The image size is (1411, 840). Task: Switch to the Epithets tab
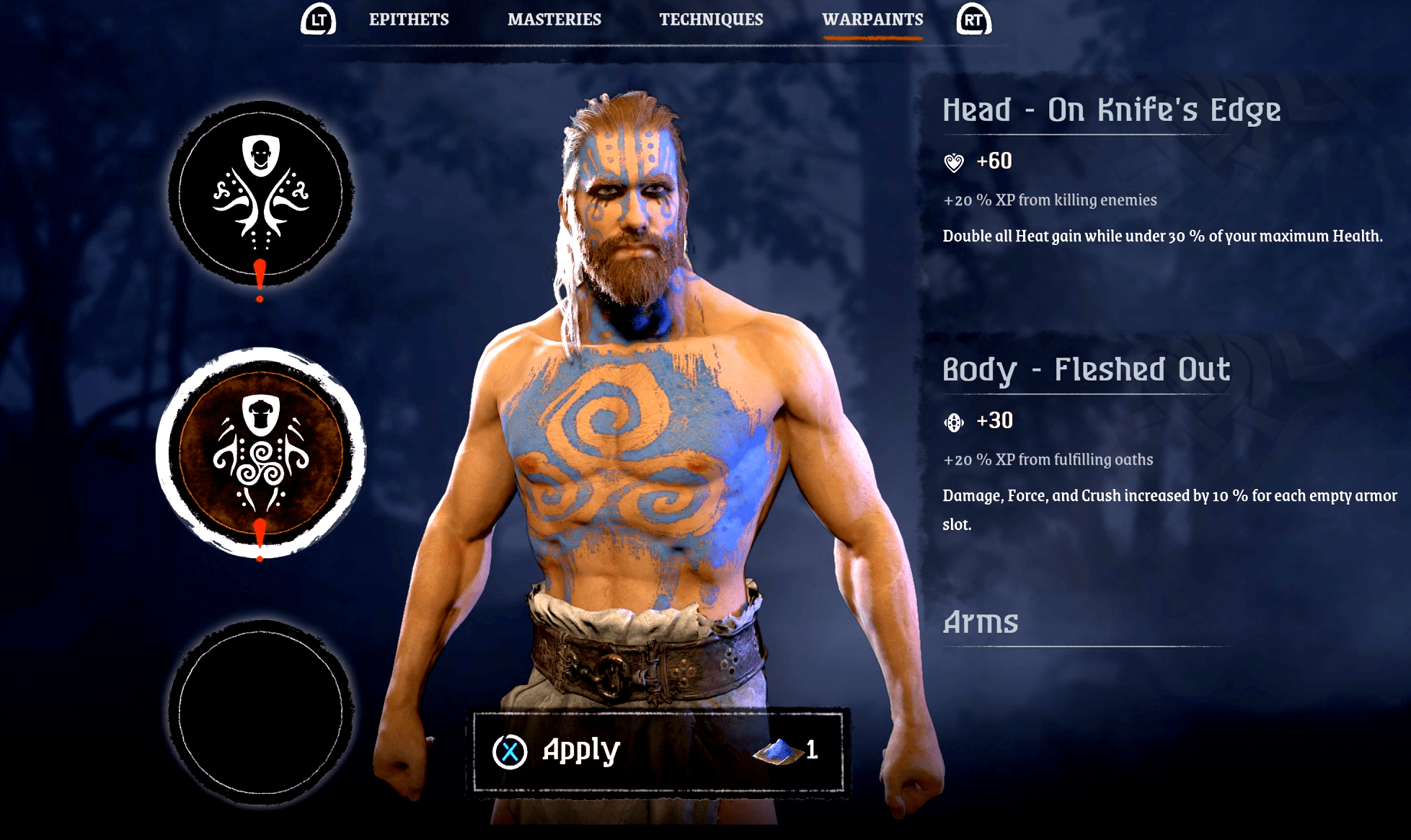(409, 19)
